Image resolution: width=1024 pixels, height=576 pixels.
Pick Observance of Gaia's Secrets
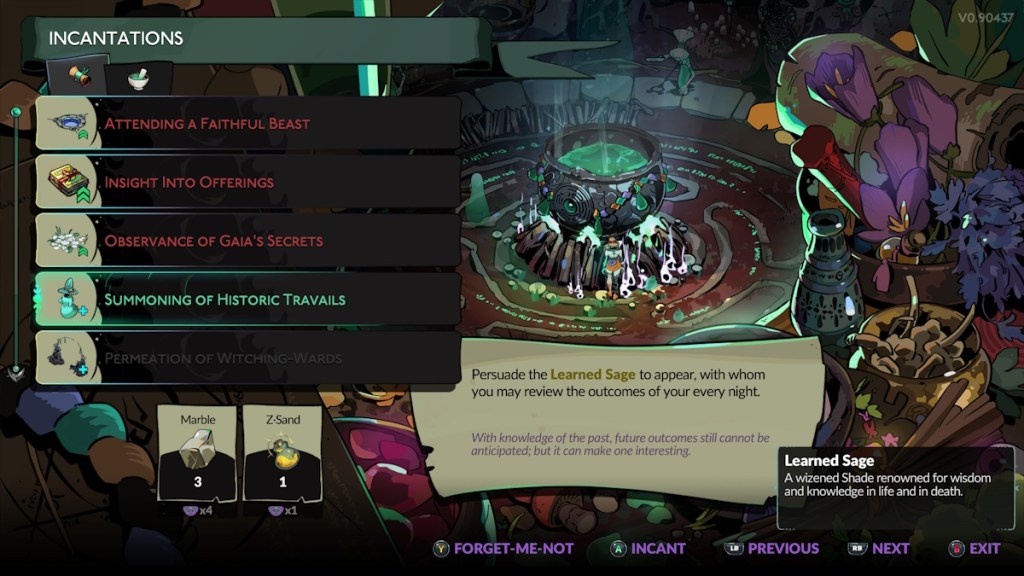[247, 241]
